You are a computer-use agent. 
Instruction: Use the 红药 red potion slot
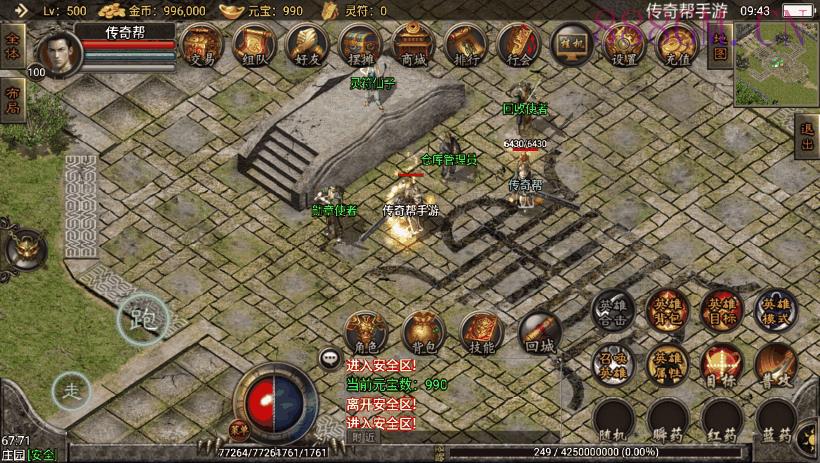click(x=720, y=422)
